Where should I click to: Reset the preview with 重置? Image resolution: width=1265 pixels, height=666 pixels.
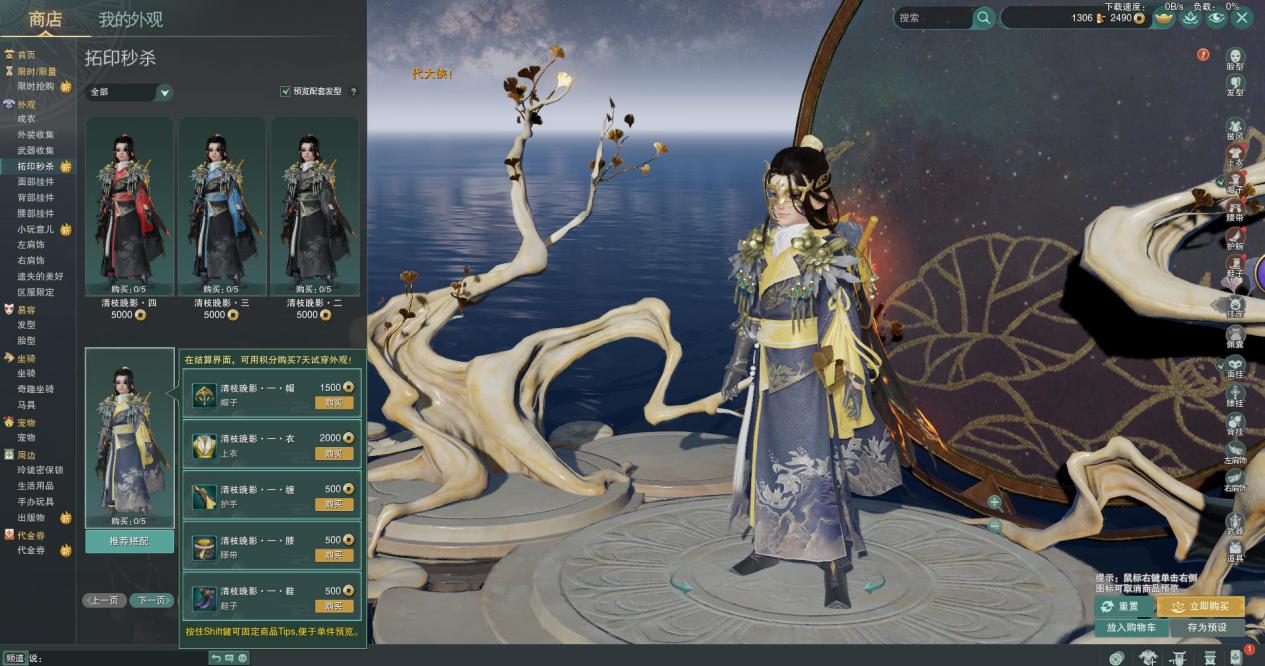1123,607
